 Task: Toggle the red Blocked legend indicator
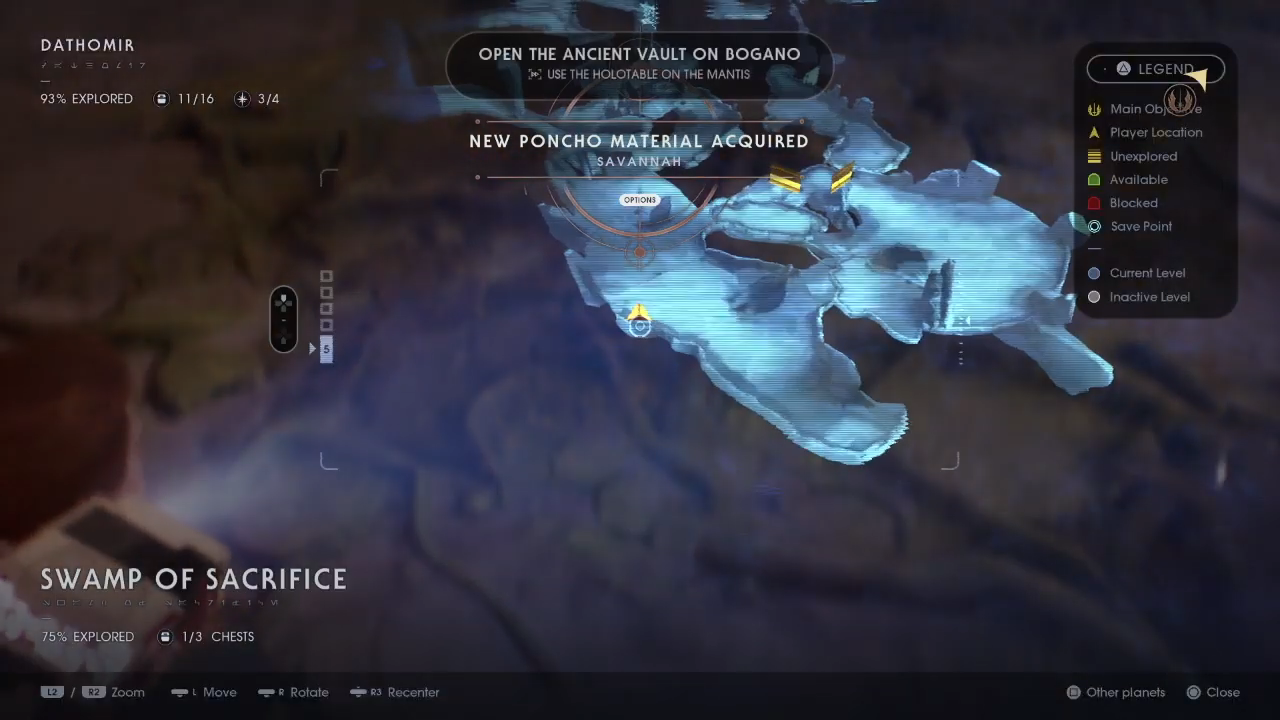(x=1094, y=203)
